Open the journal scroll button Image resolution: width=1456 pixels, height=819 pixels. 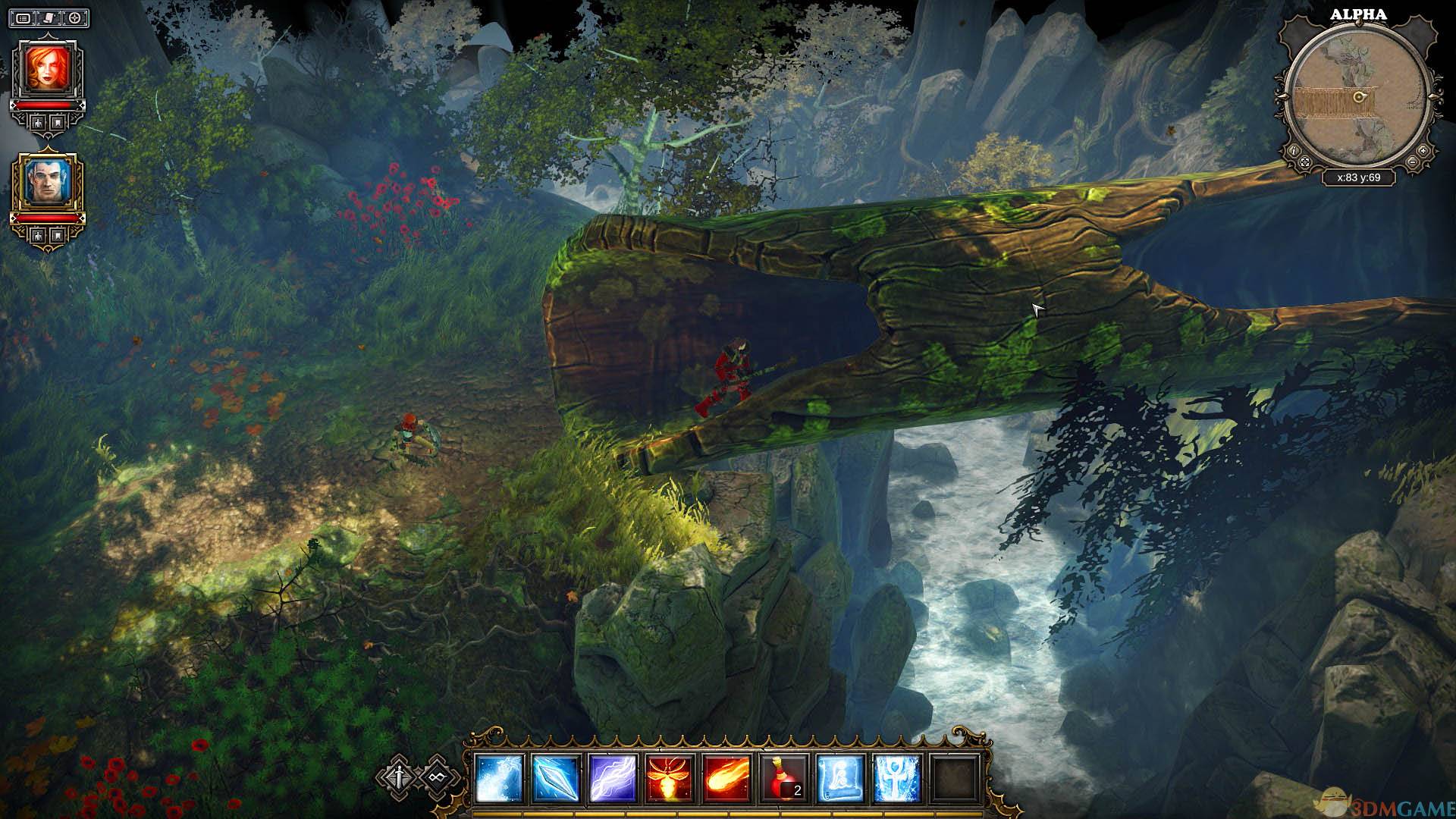(49, 17)
